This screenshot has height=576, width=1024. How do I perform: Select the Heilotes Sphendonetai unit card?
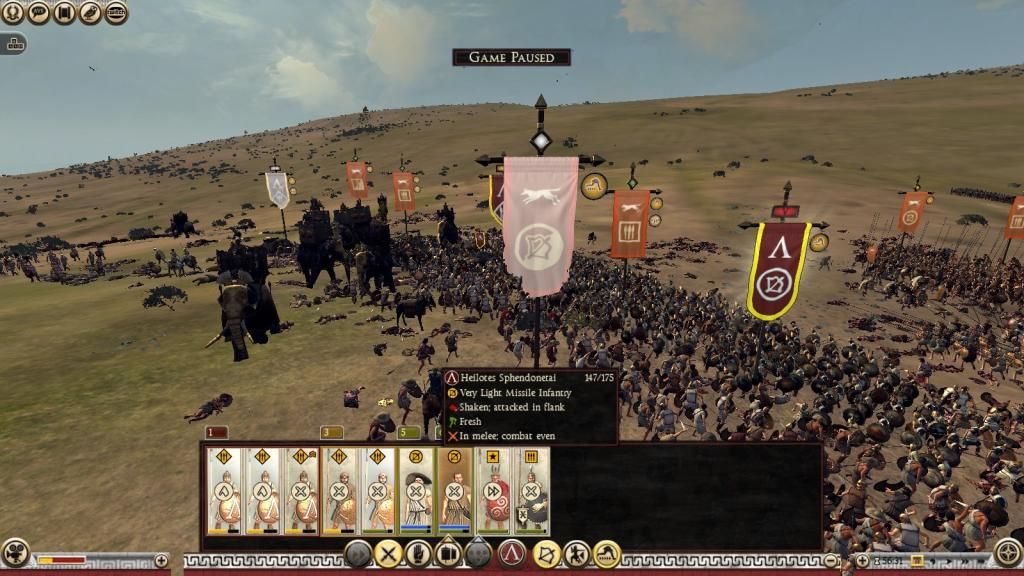click(454, 490)
